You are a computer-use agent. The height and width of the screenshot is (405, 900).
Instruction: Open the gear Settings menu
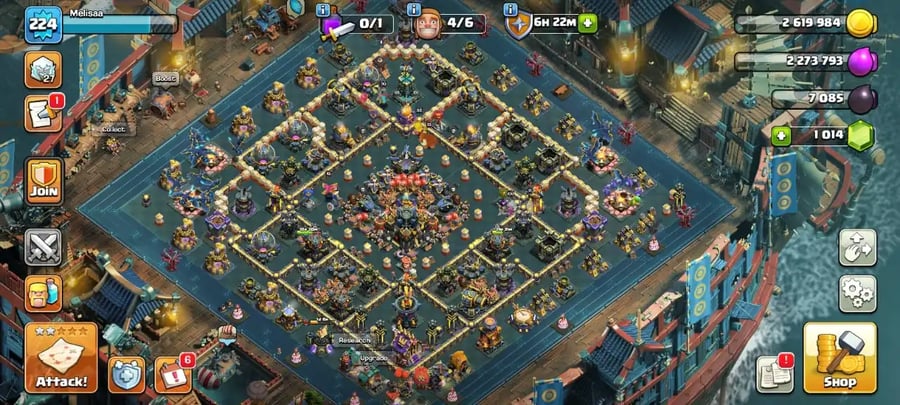point(857,293)
